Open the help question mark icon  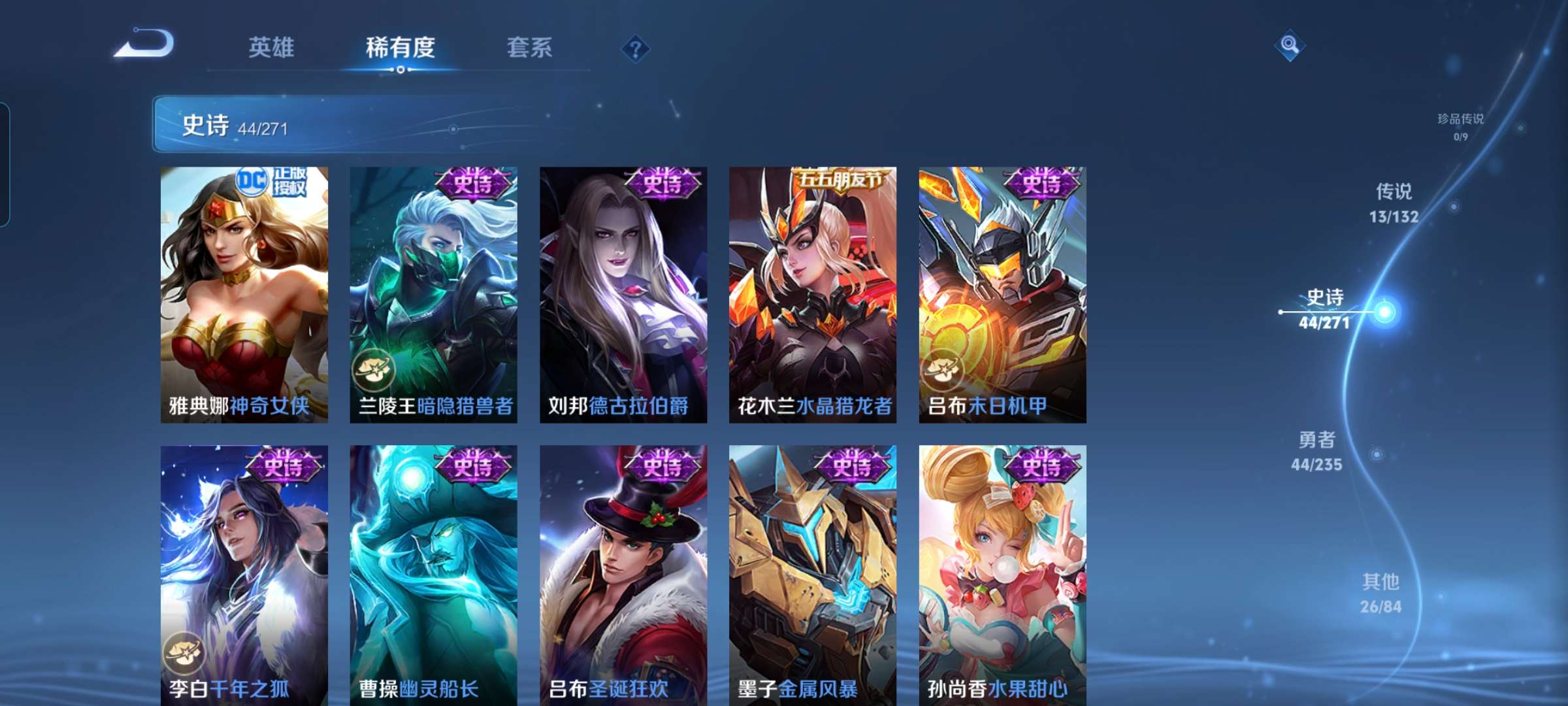click(637, 48)
